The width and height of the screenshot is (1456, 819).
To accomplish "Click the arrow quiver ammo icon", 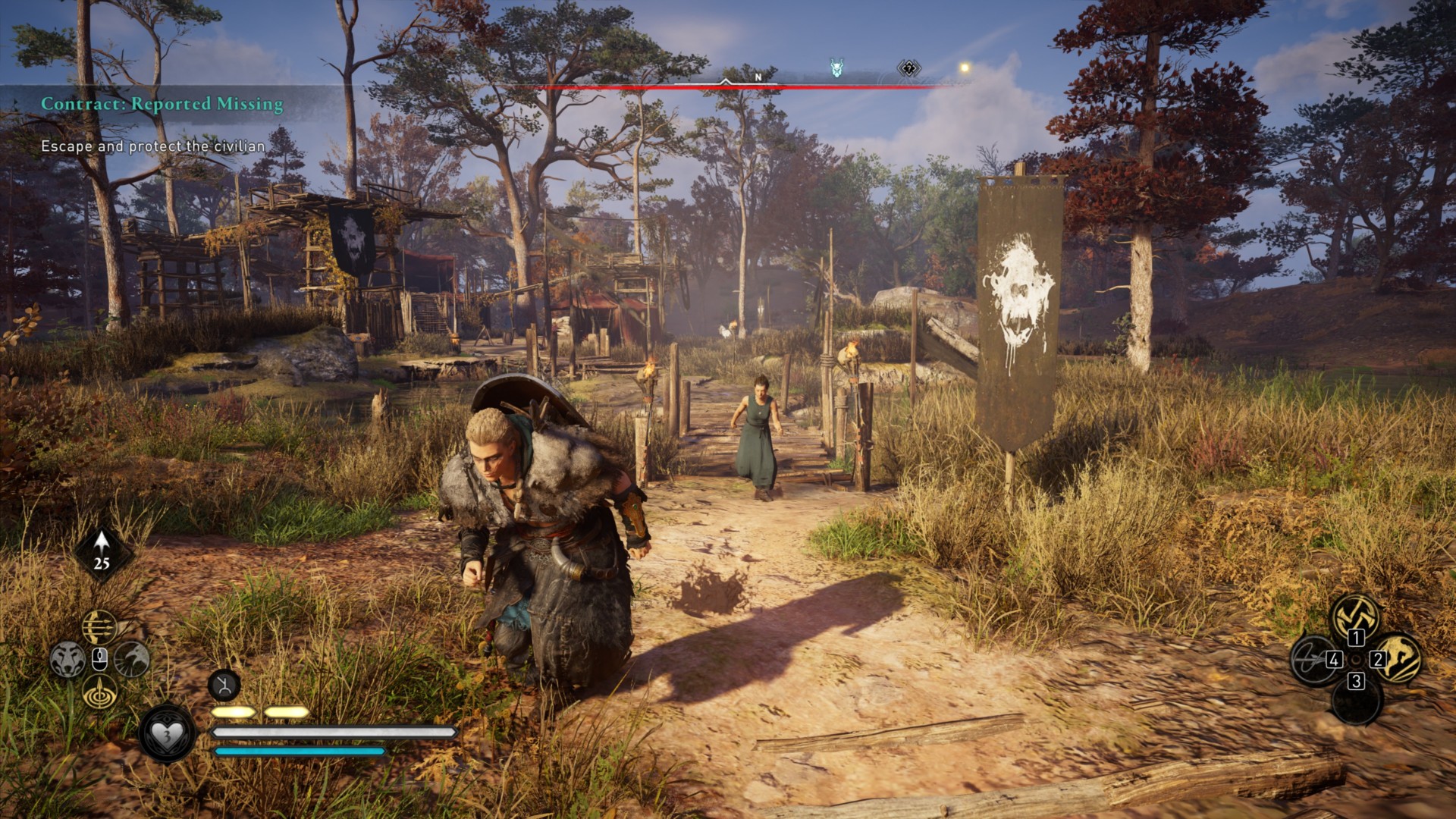I will 102,551.
